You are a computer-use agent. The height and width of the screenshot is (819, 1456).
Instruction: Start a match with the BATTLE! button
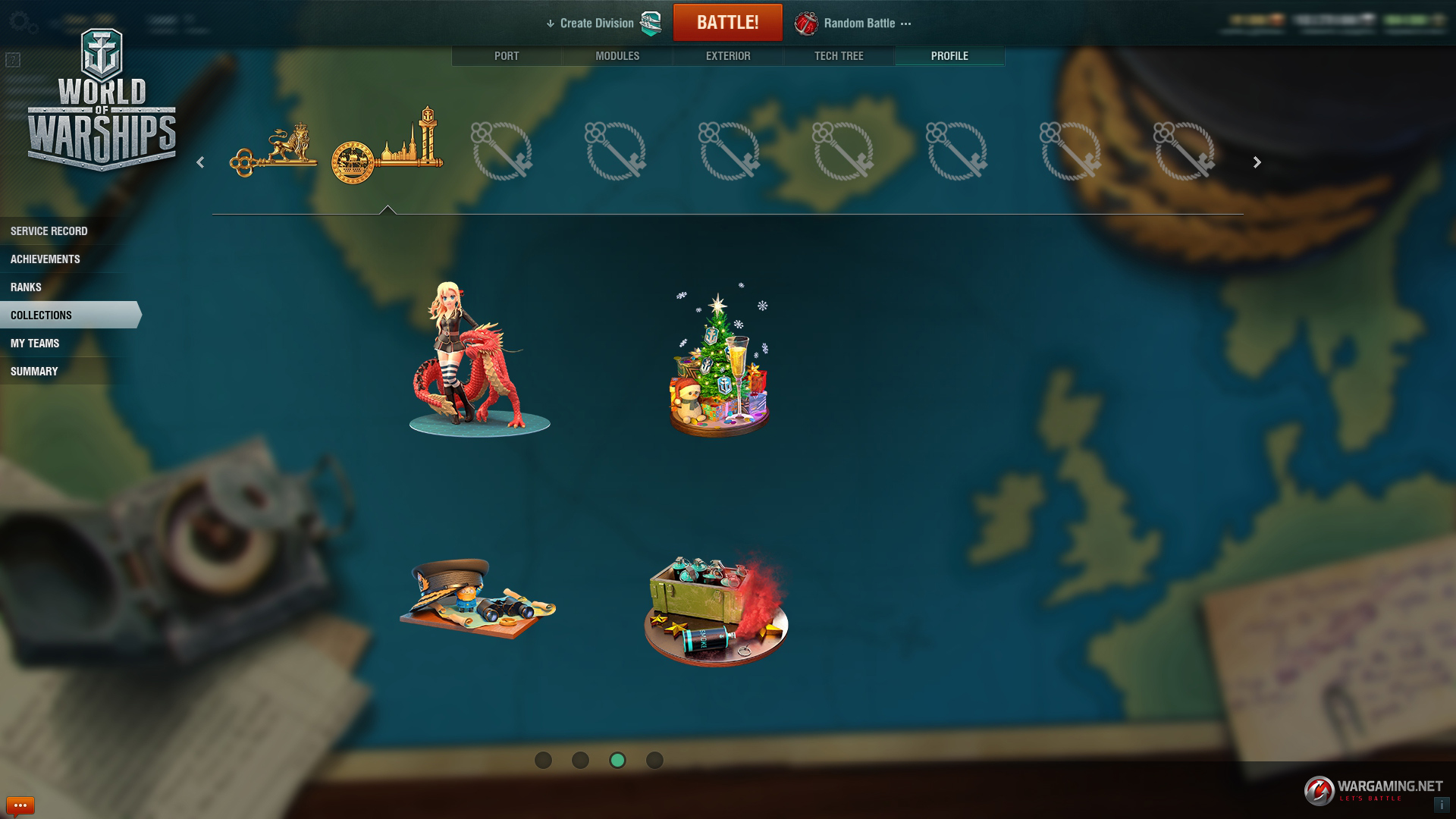(727, 23)
